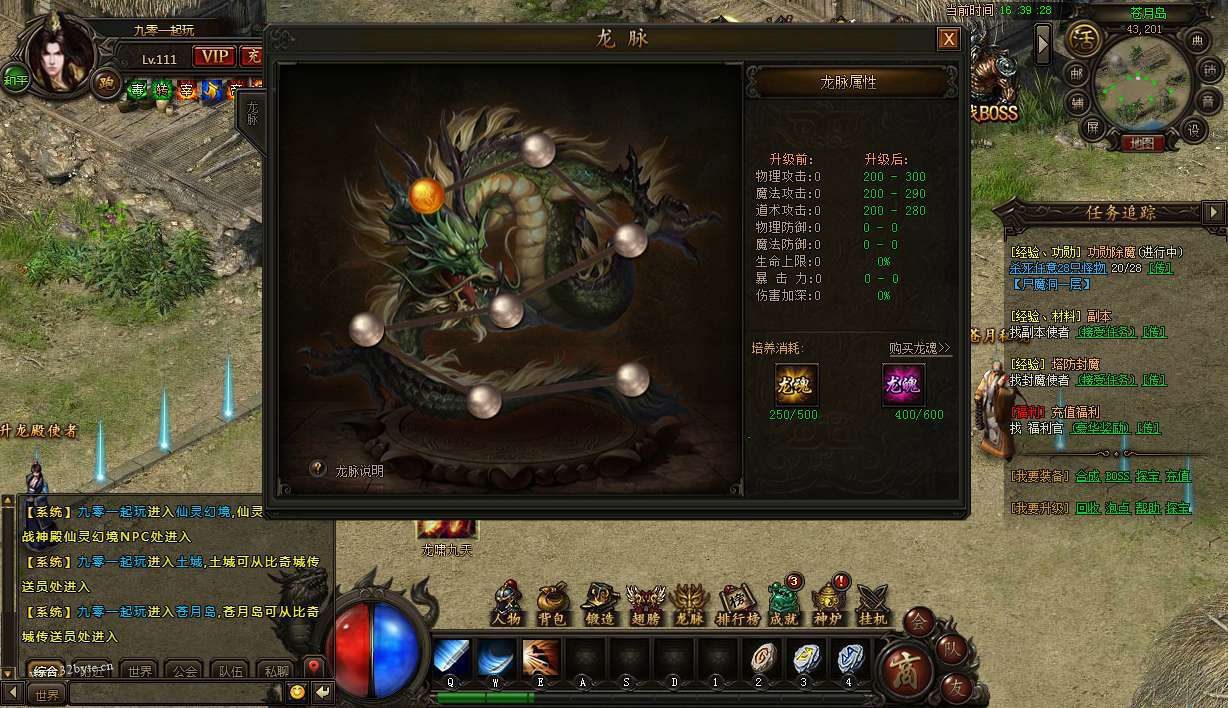Open the 设 settings button beside minimap
The width and height of the screenshot is (1228, 708).
coord(1191,129)
